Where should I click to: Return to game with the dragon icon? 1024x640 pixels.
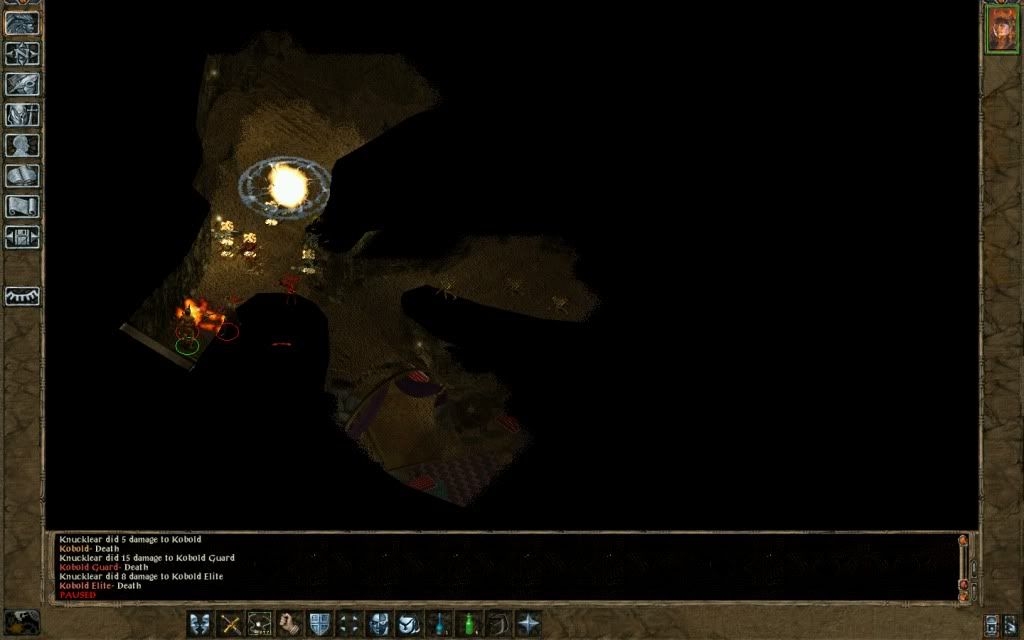coord(22,23)
